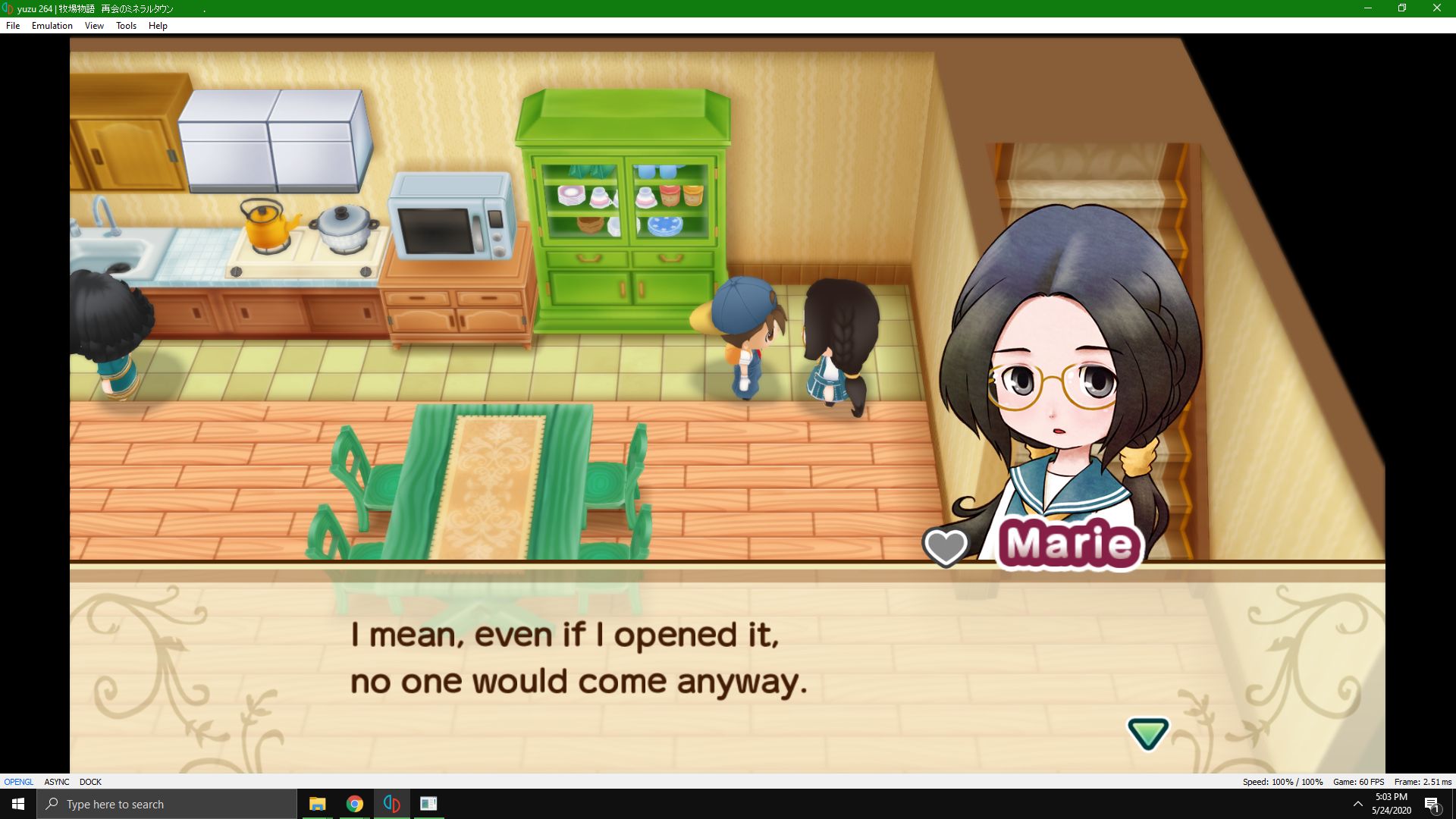Toggle the OPENGL graphics API indicator

tap(17, 782)
